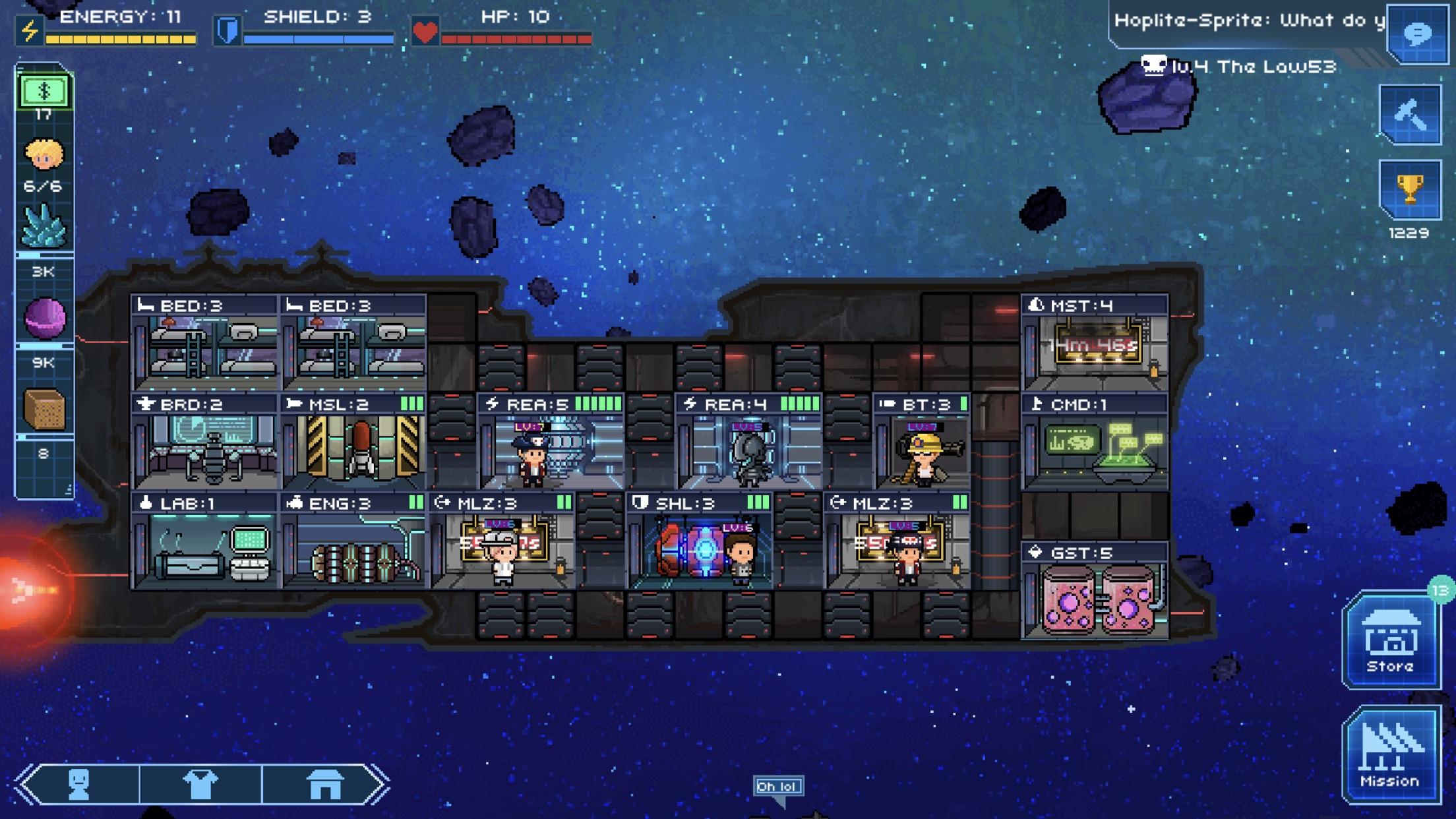
Task: Show crew list via blond head icon
Action: [x=44, y=156]
